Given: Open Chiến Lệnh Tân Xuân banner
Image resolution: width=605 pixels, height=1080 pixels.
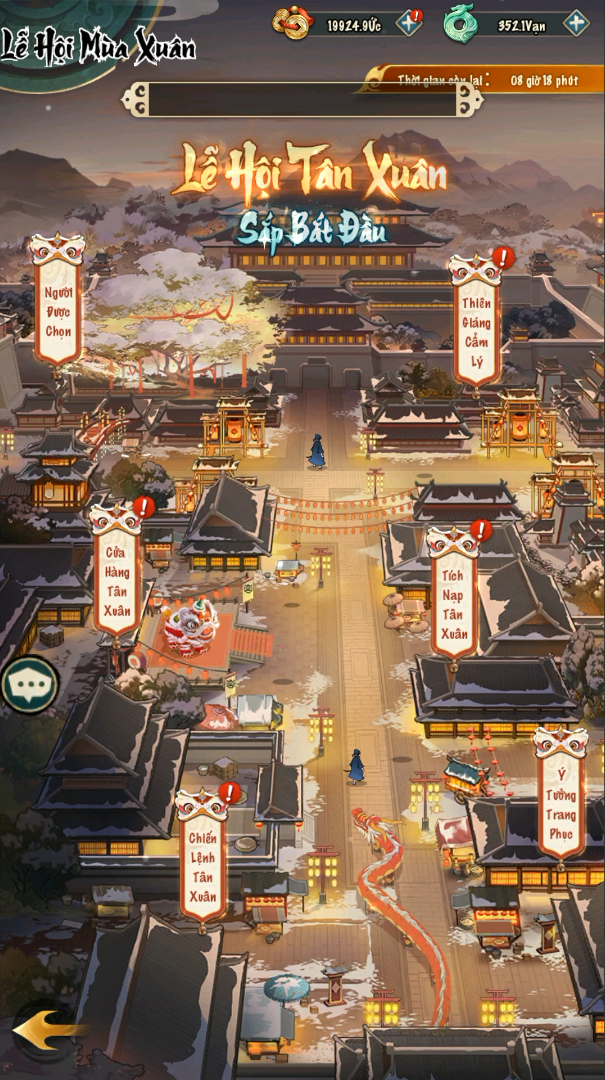Looking at the screenshot, I should pyautogui.click(x=203, y=866).
